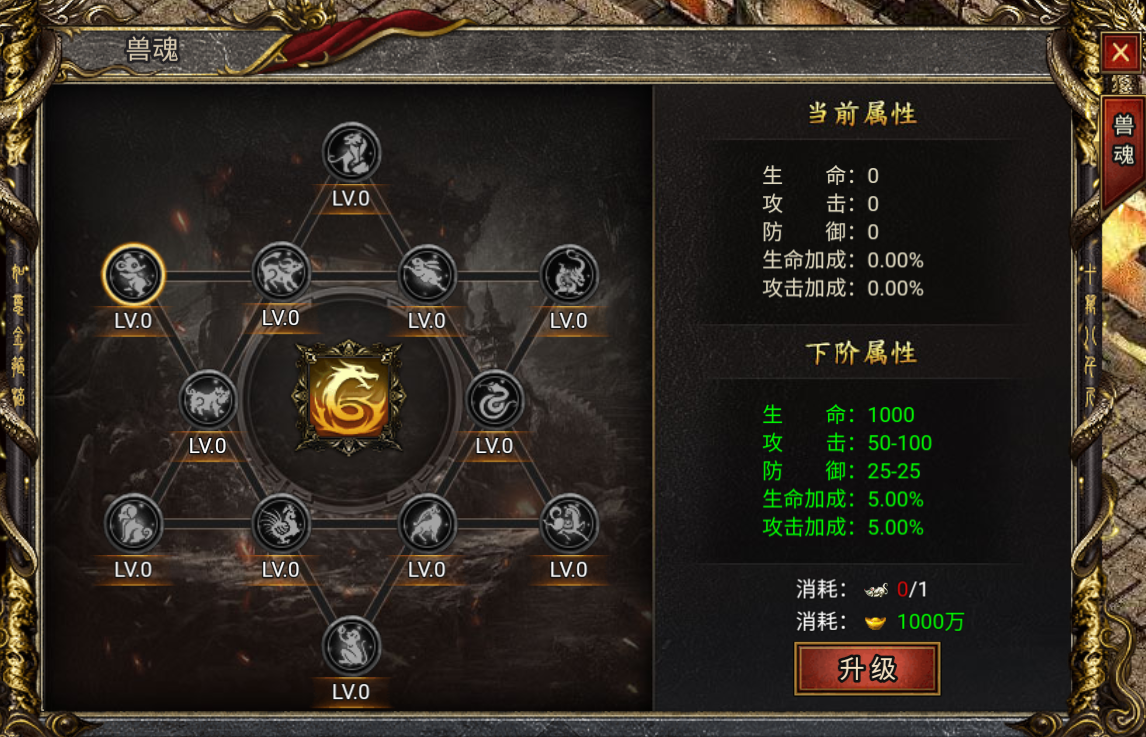Viewport: 1146px width, 737px height.
Task: Select the dragon zodiac node
Action: [569, 275]
